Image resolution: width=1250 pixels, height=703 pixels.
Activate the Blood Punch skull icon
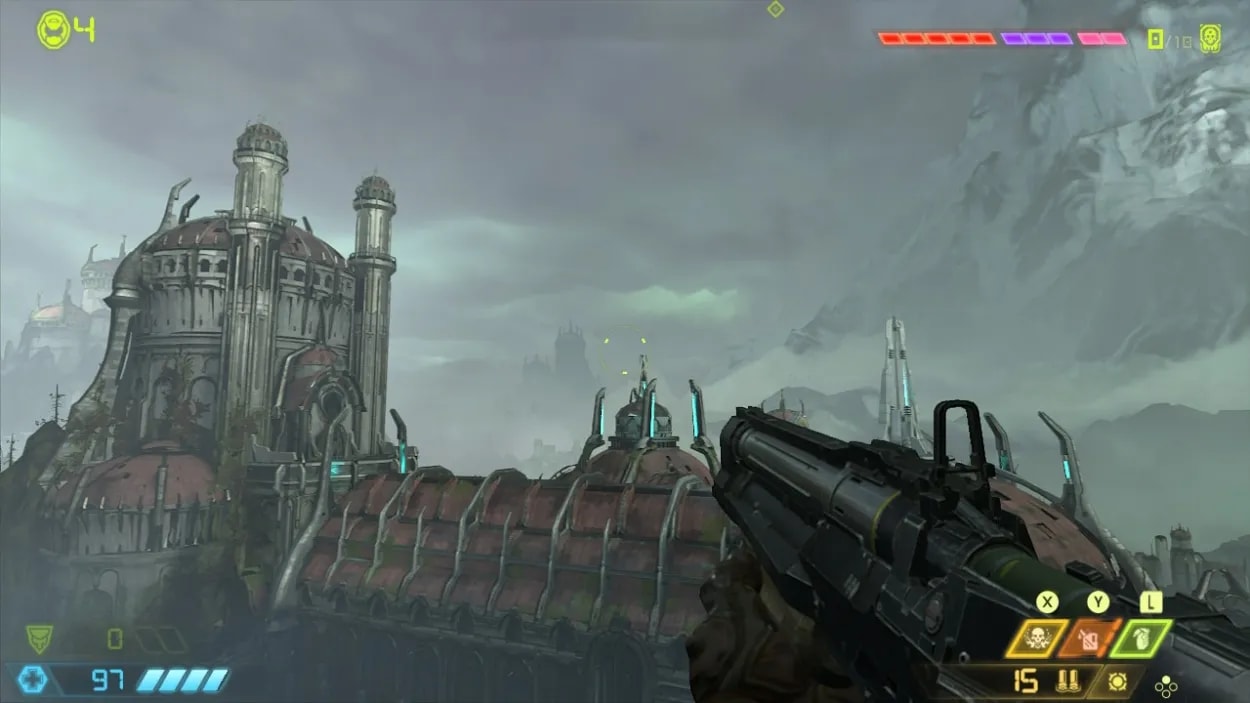(x=1037, y=639)
